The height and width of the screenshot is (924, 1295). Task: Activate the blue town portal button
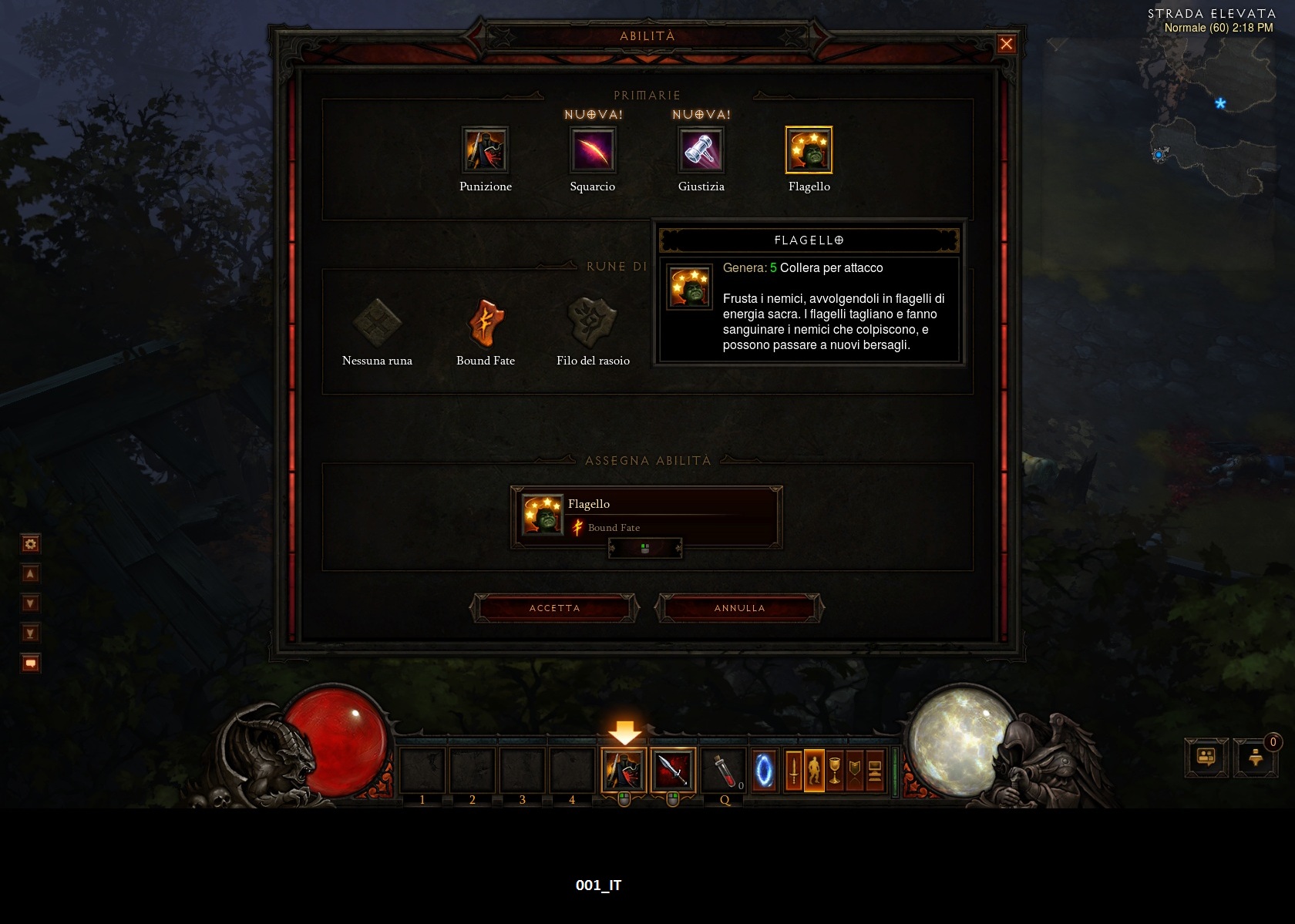(764, 770)
